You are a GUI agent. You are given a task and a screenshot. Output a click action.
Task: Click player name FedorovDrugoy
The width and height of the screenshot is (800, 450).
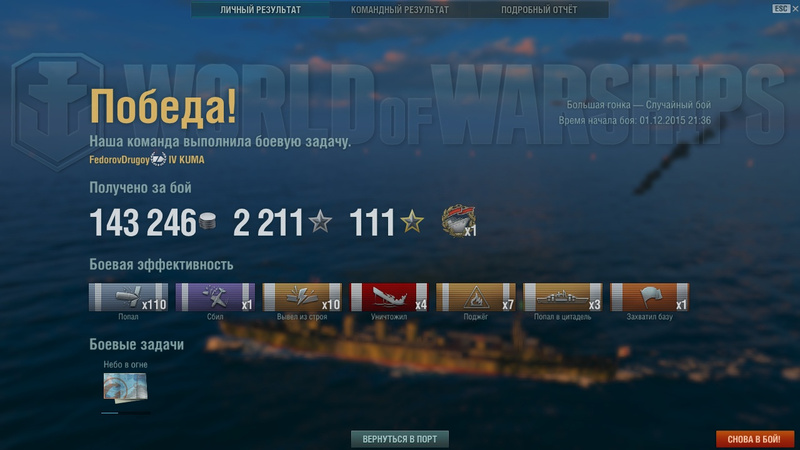pos(119,159)
